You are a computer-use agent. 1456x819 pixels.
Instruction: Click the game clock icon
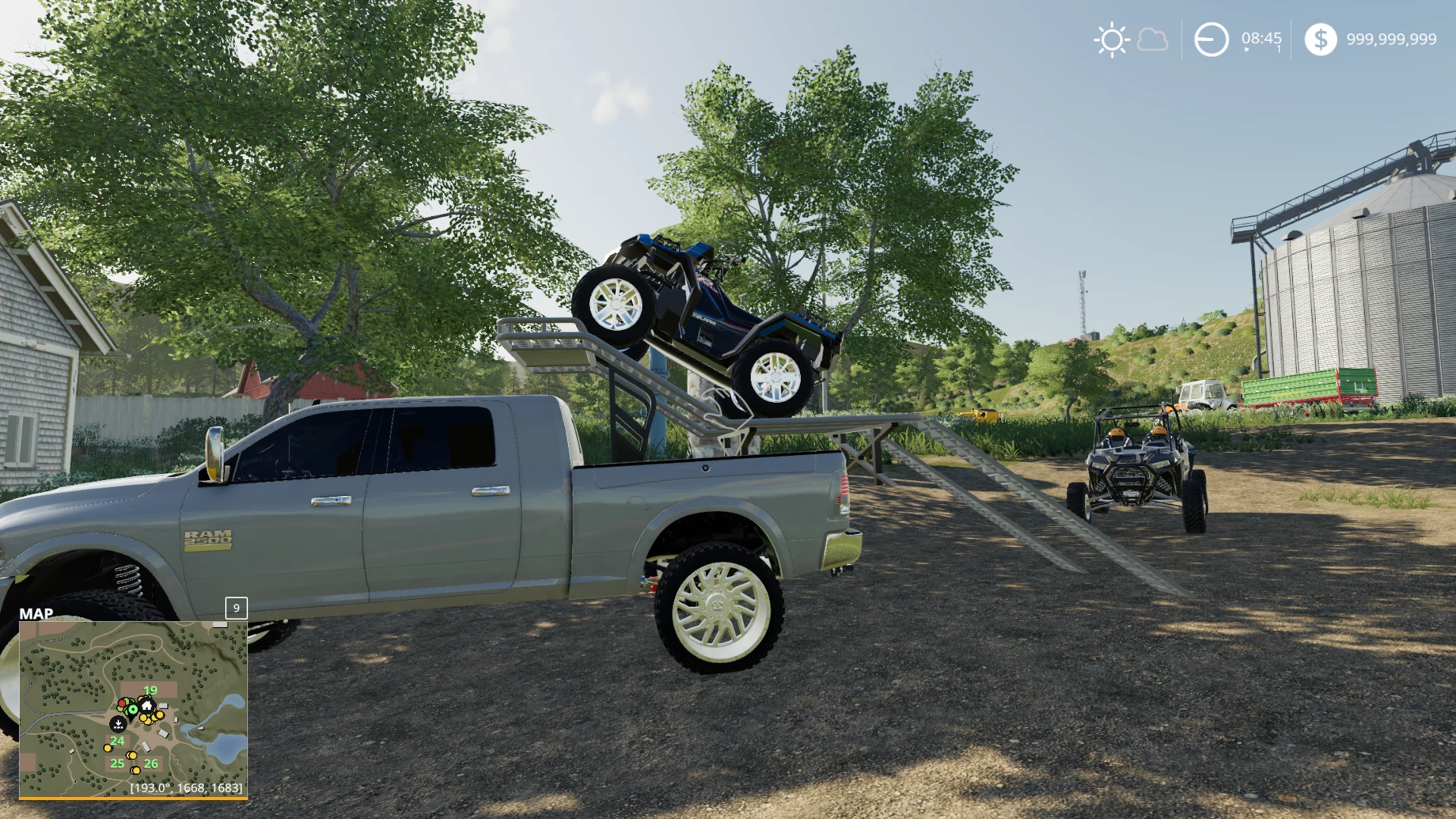coord(1211,39)
